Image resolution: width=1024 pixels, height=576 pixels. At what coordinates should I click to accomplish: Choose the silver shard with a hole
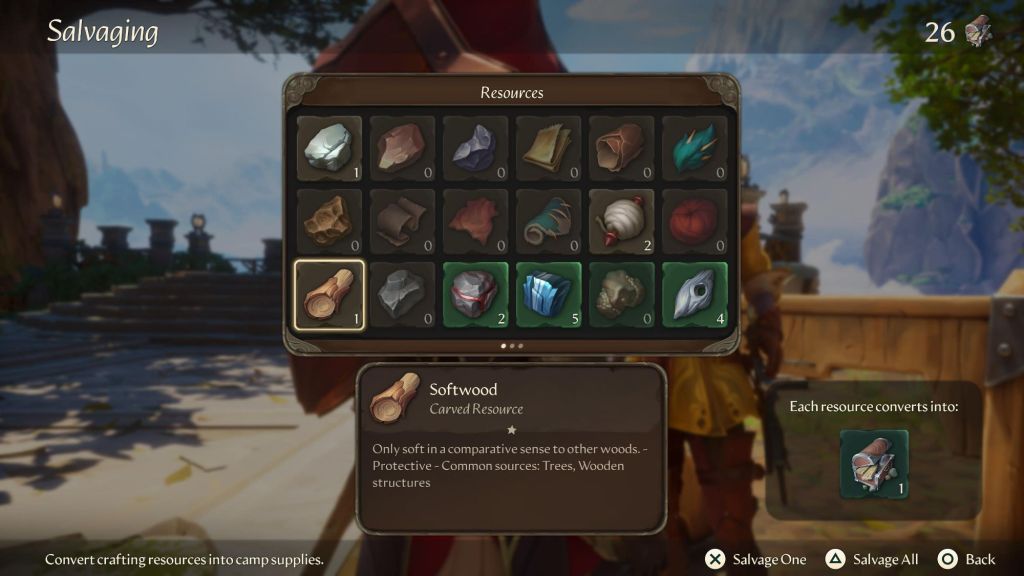click(x=694, y=294)
